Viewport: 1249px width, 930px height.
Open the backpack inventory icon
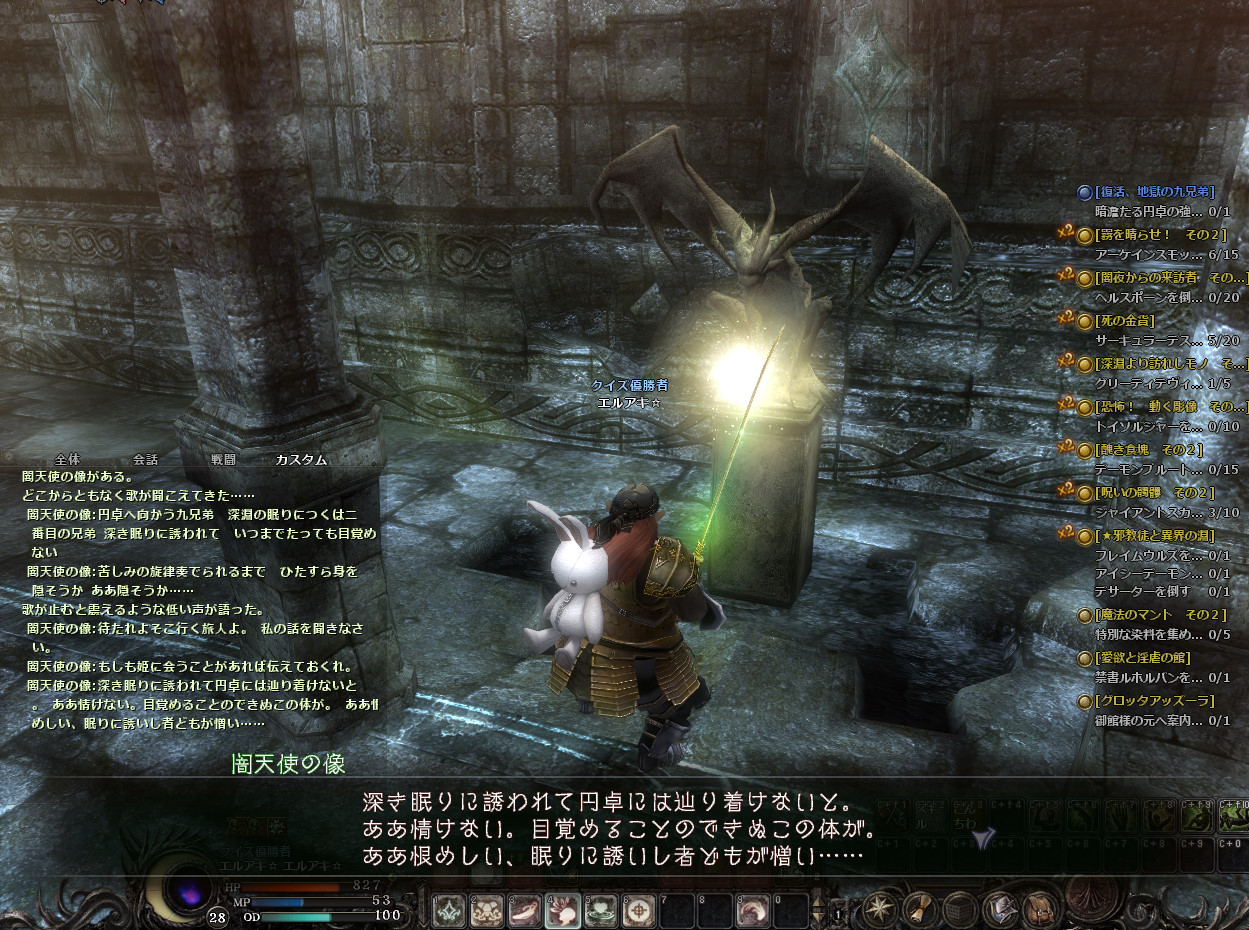pos(1039,909)
